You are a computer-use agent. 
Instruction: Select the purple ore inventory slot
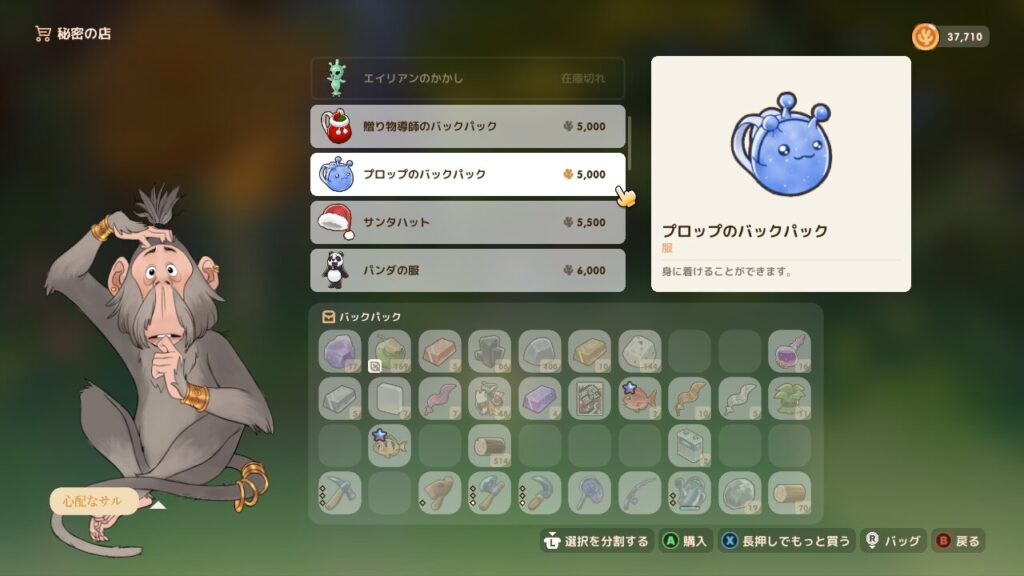[340, 351]
